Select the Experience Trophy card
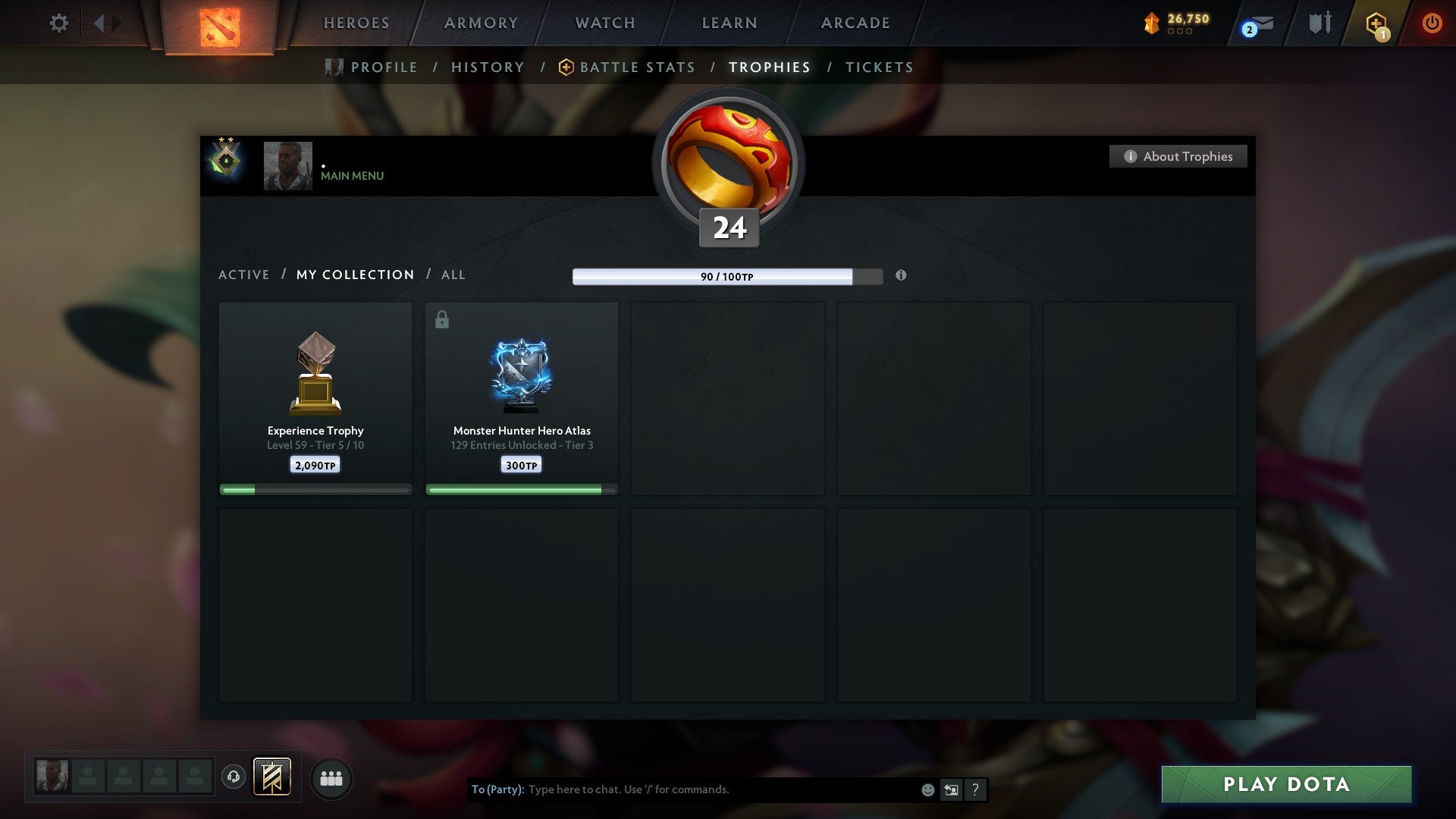Viewport: 1456px width, 819px height. [315, 394]
